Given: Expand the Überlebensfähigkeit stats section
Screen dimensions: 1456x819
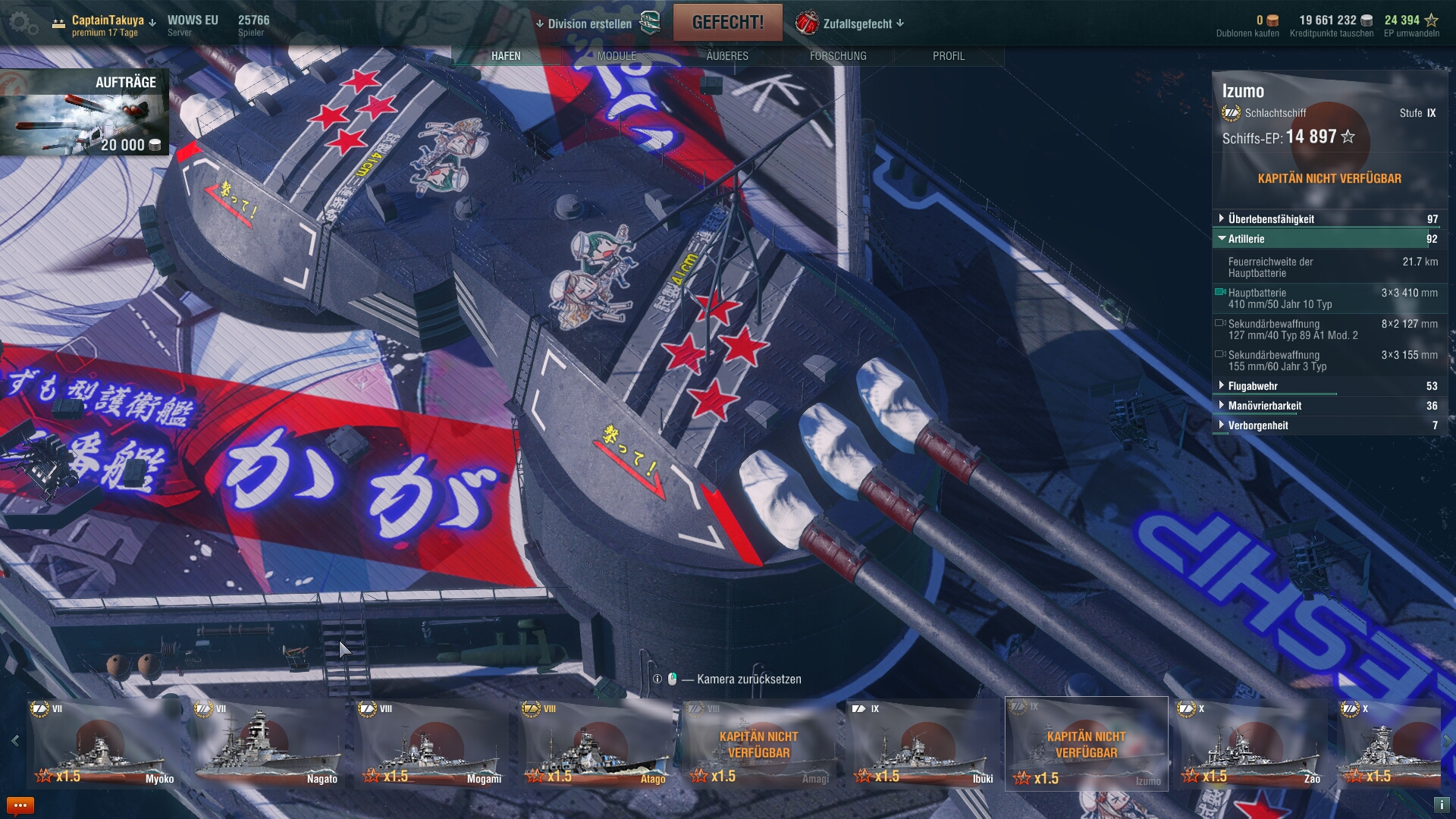Looking at the screenshot, I should click(x=1271, y=219).
